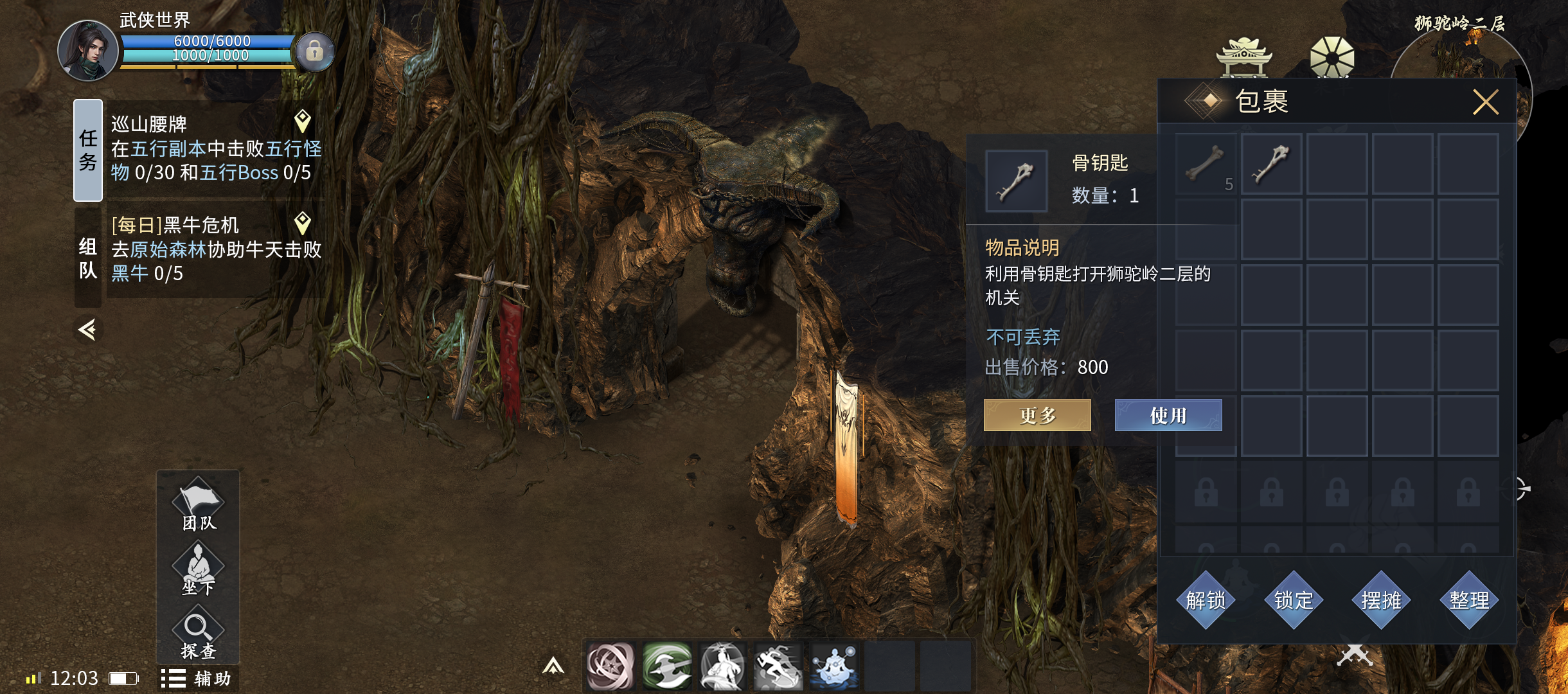Collapse the quest tracker with the arrow
This screenshot has width=1568, height=694.
(x=87, y=330)
